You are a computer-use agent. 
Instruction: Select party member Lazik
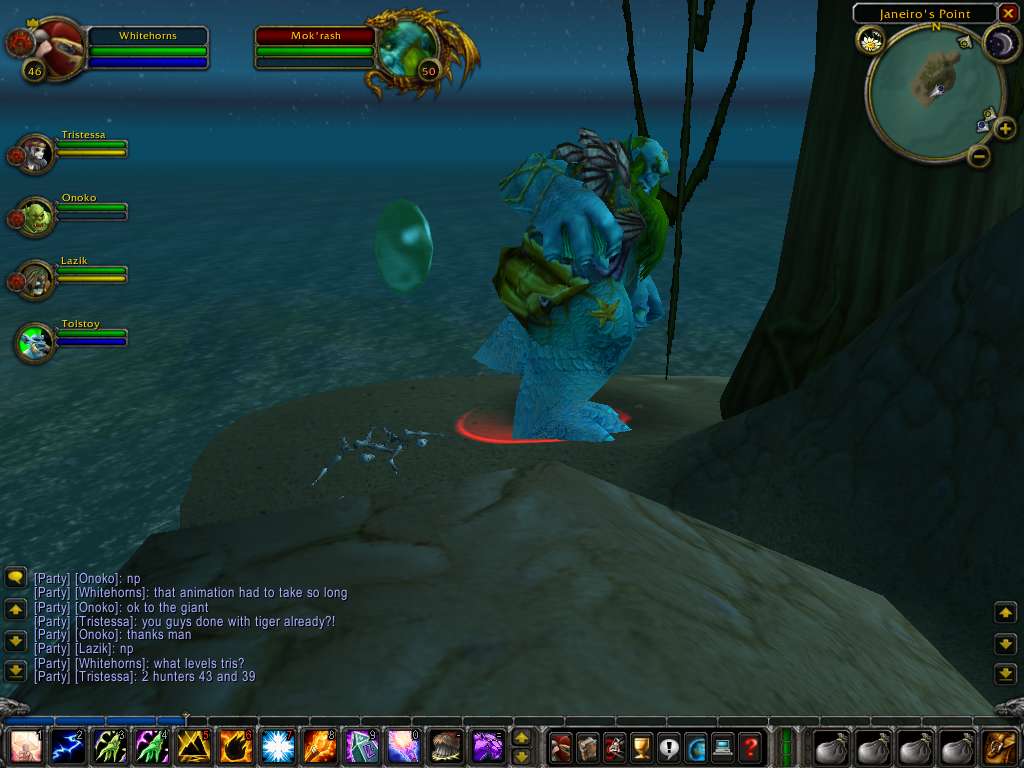(x=37, y=279)
